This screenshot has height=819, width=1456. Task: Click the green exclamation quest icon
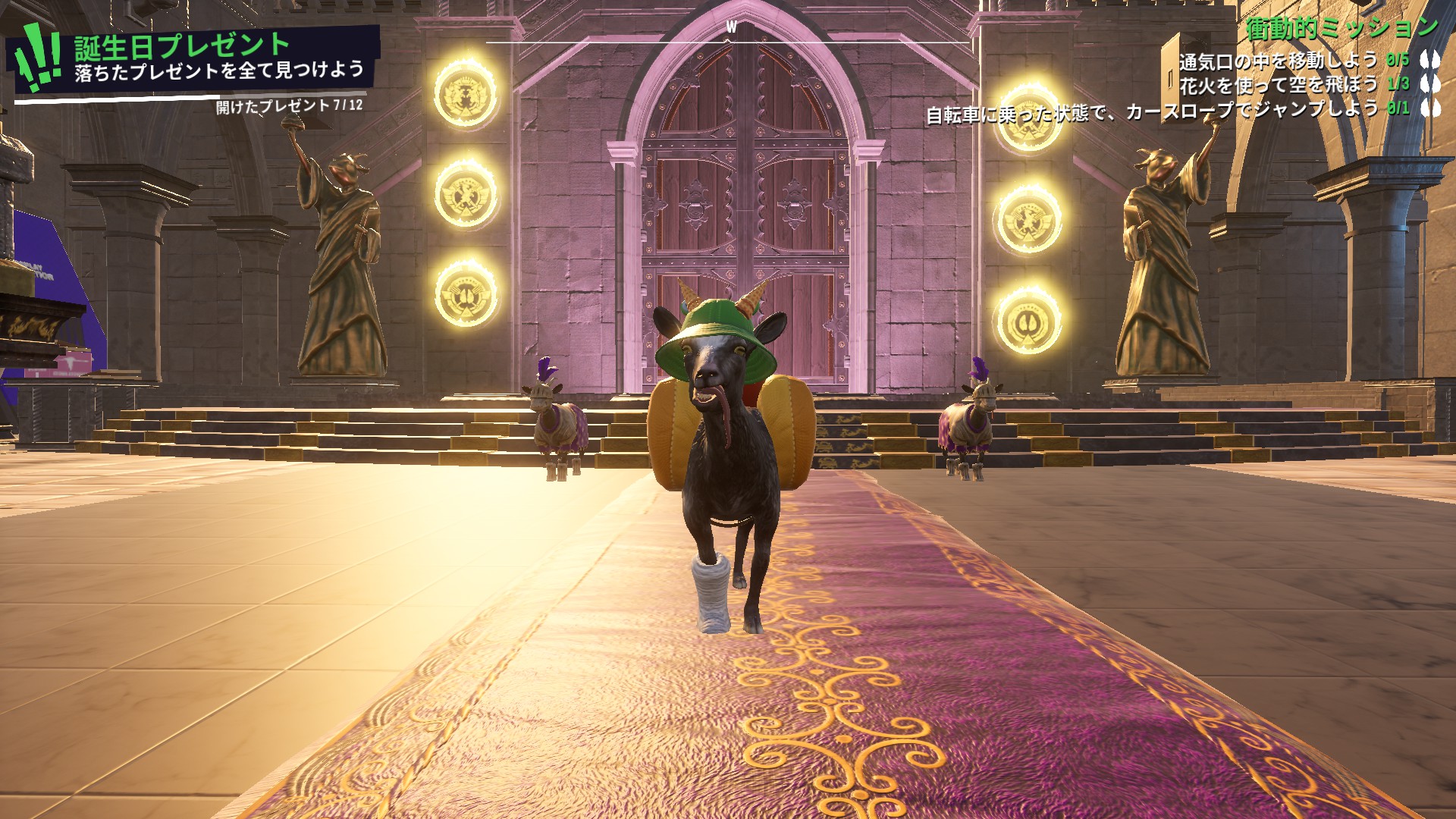click(39, 55)
